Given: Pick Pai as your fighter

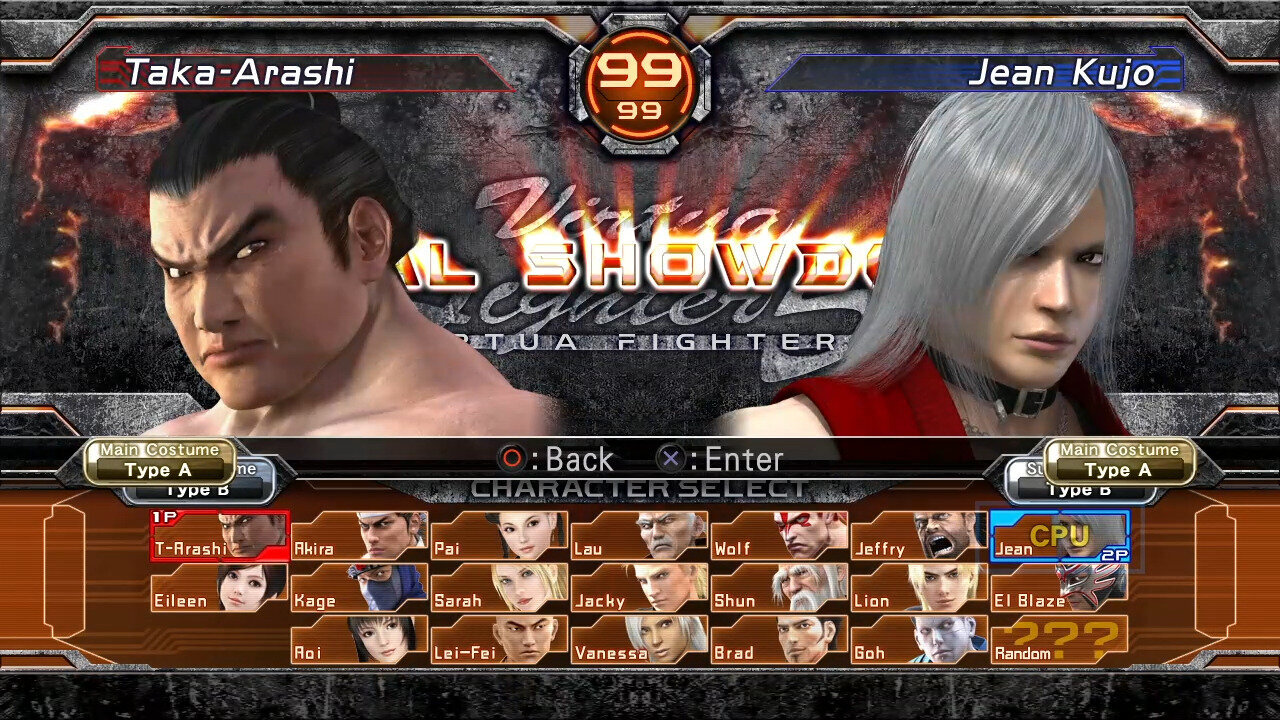Looking at the screenshot, I should (x=499, y=536).
